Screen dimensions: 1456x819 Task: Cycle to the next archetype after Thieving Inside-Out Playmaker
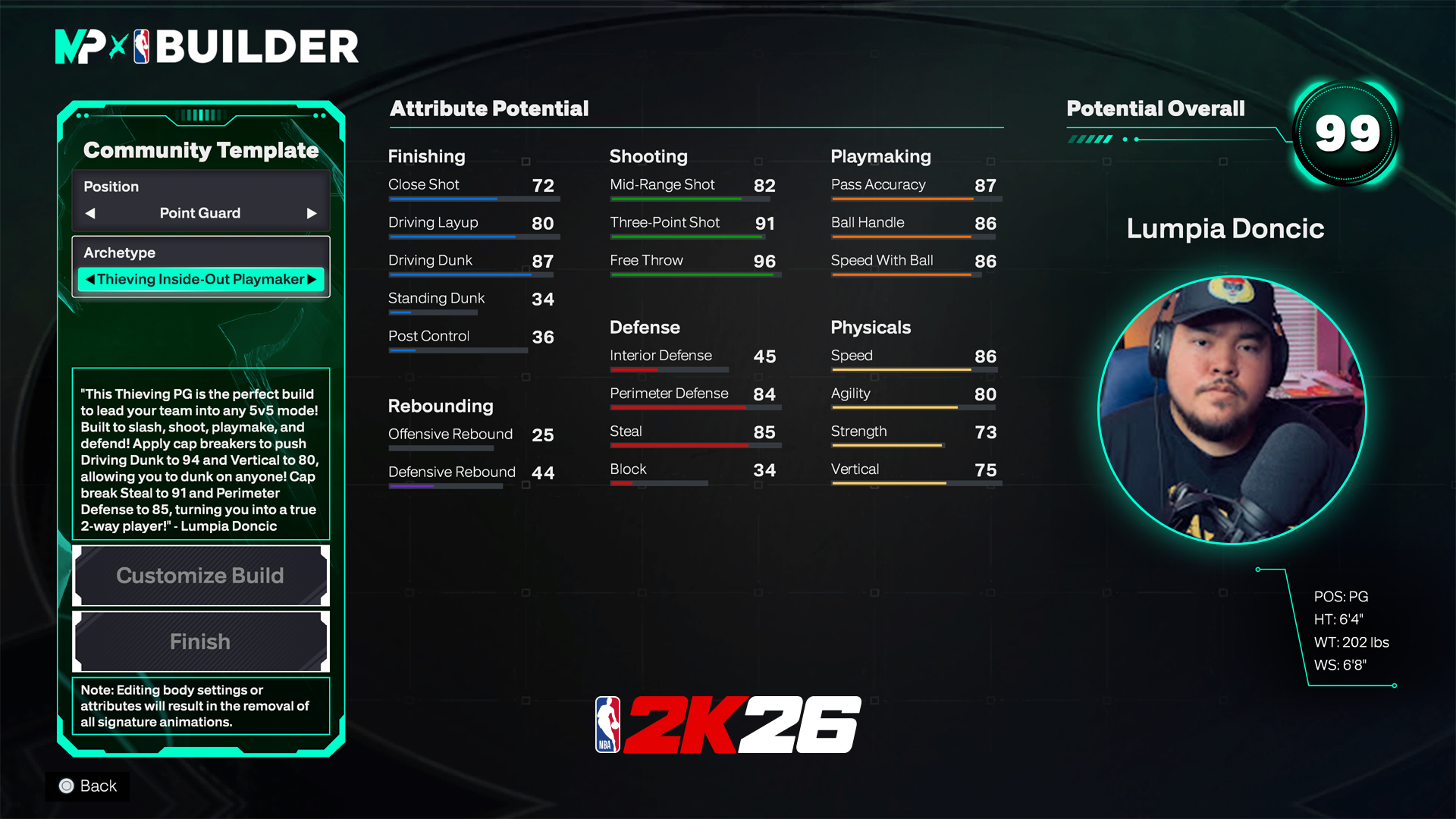(x=312, y=279)
